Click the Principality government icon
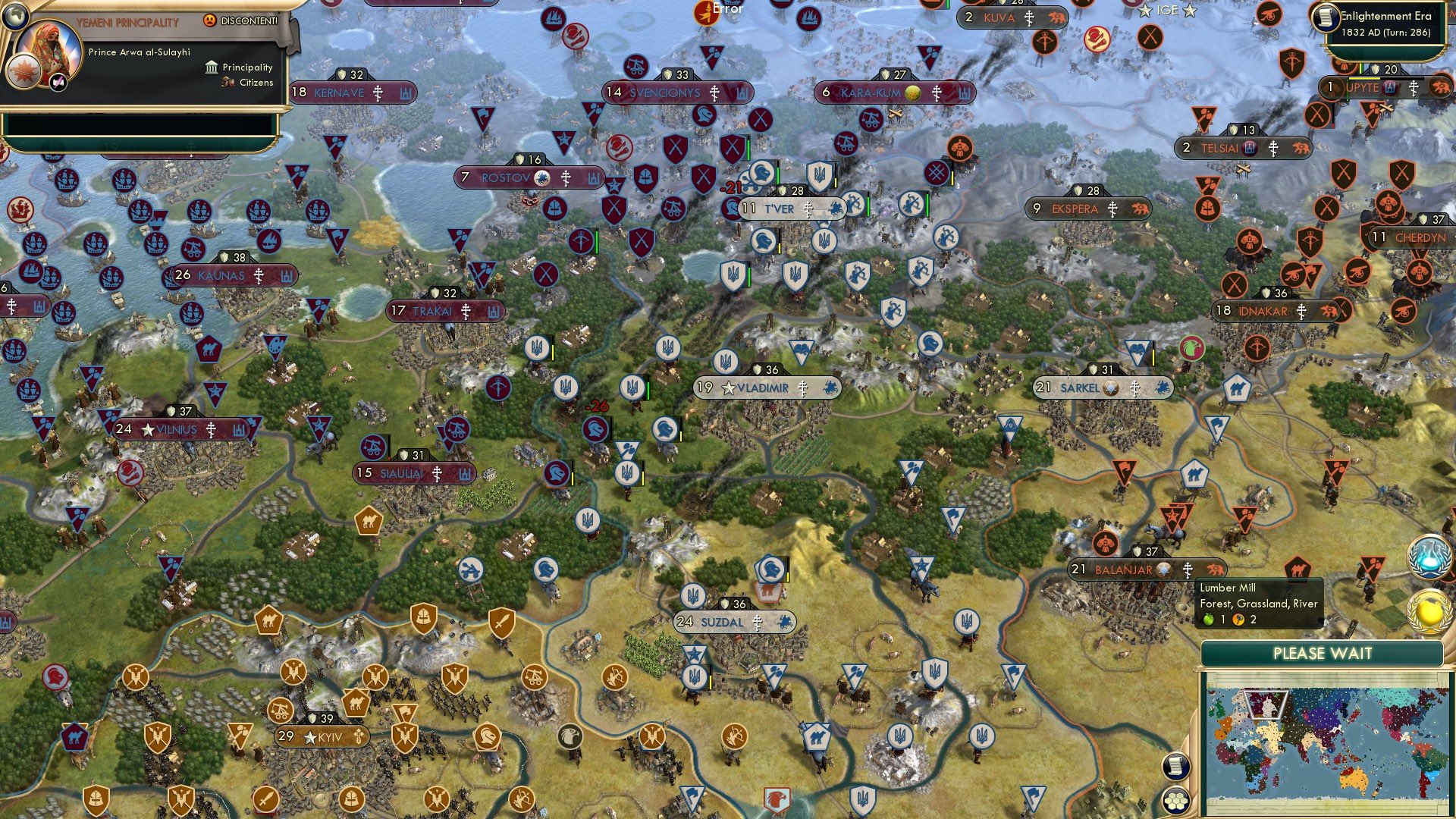The height and width of the screenshot is (819, 1456). coord(211,67)
